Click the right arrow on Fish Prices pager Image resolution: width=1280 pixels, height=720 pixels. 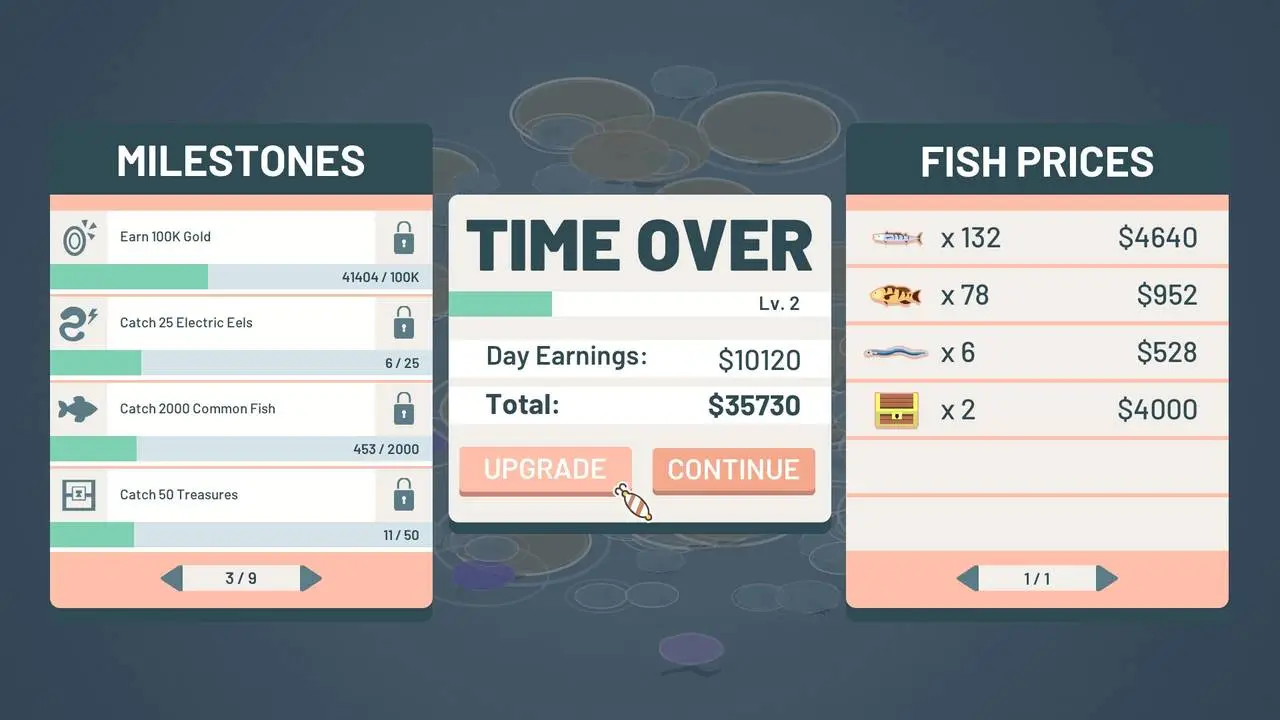[1107, 578]
